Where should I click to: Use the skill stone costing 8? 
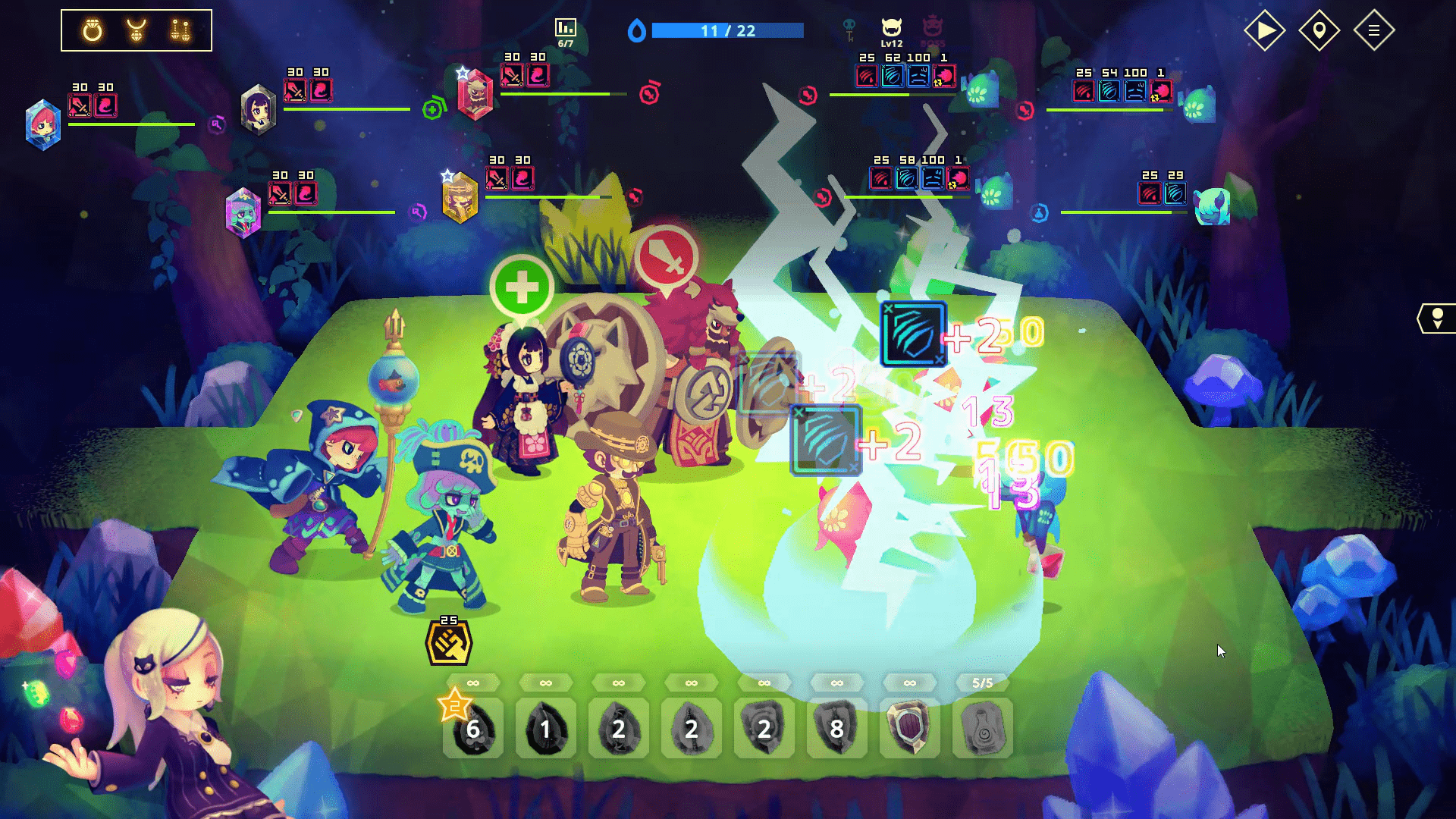tap(836, 729)
